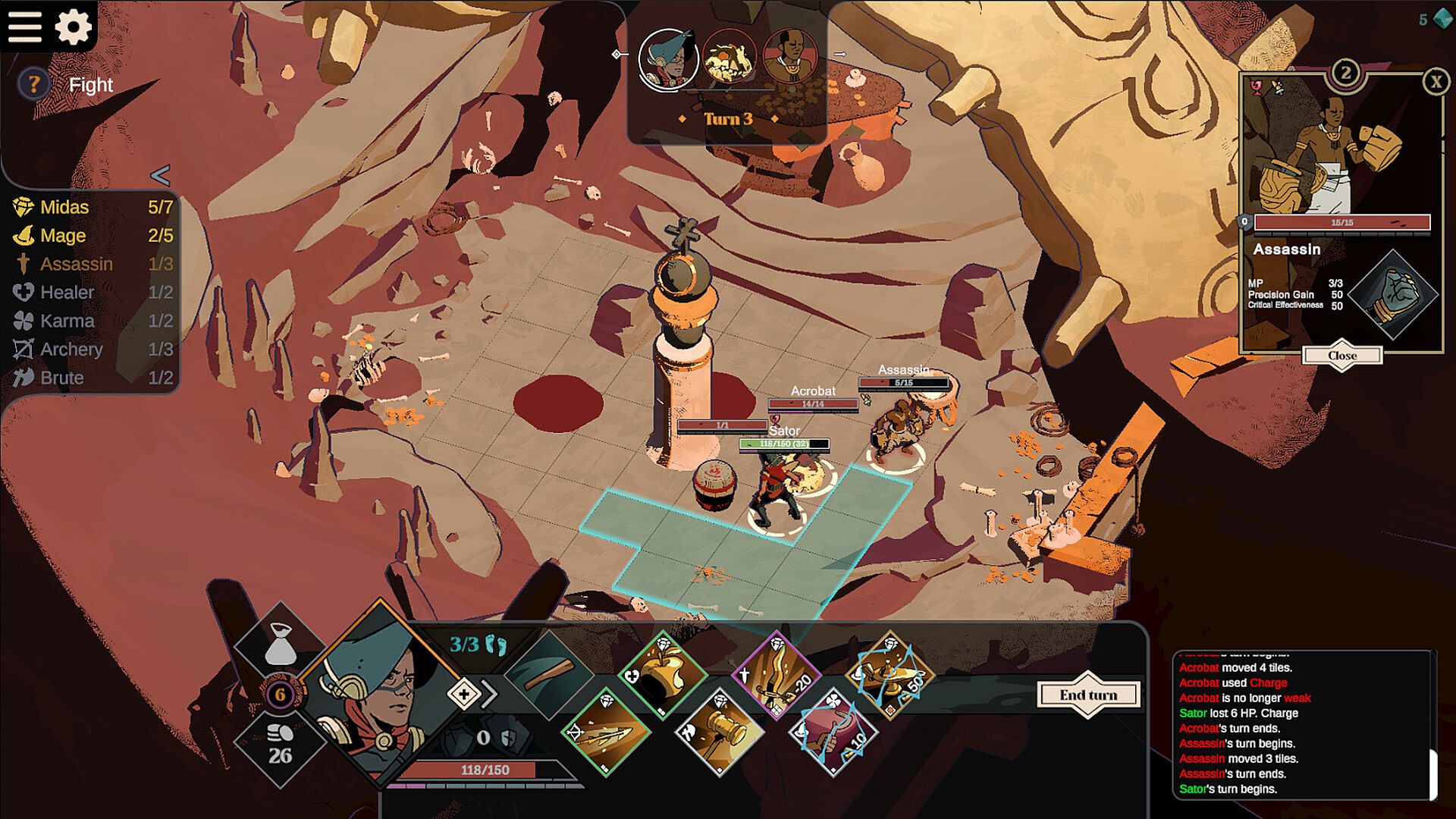Screen dimensions: 1456x819
Task: Select the bald assassin portrait in turn order
Action: pos(790,56)
